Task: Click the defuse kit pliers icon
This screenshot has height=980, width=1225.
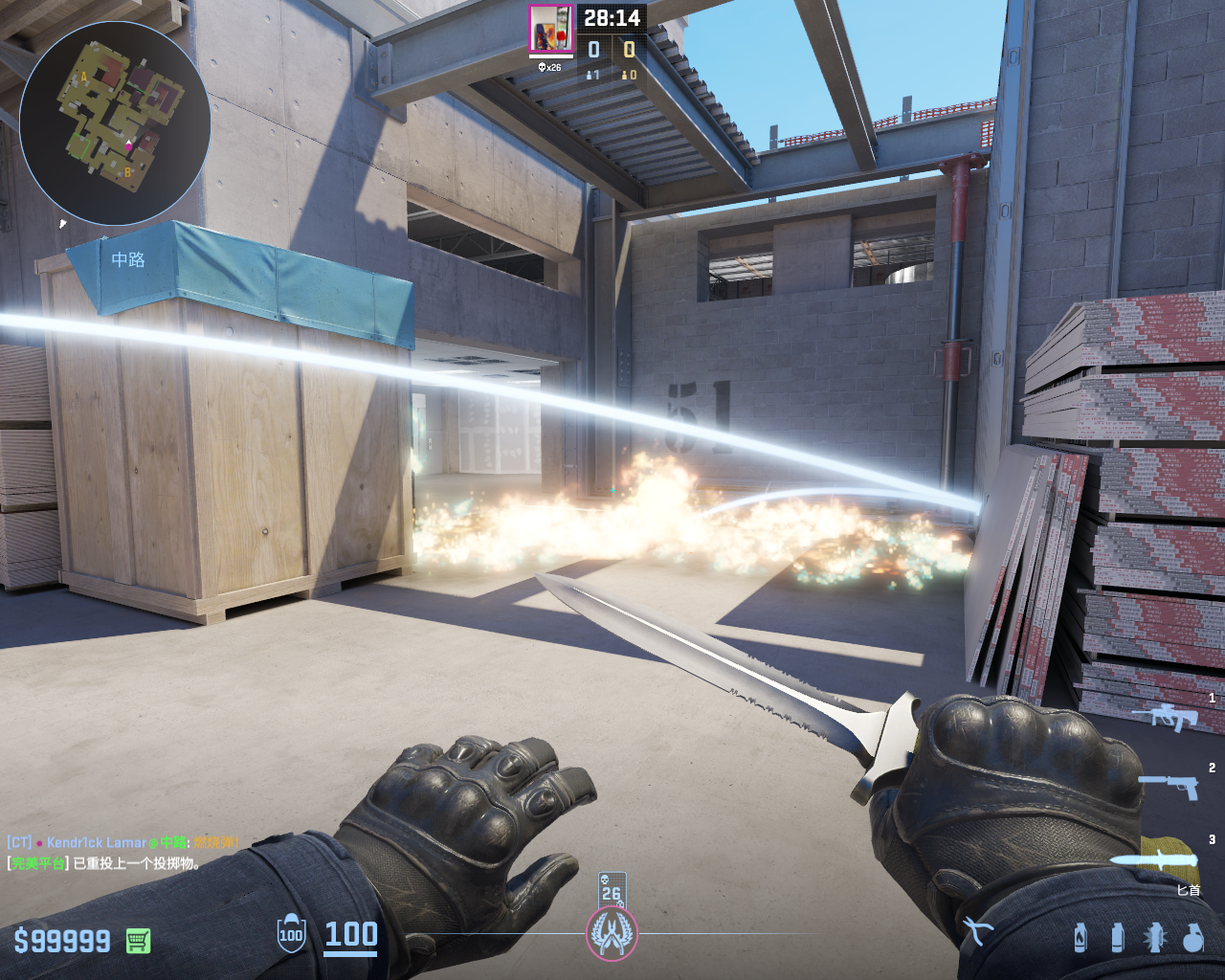Action: 977,930
